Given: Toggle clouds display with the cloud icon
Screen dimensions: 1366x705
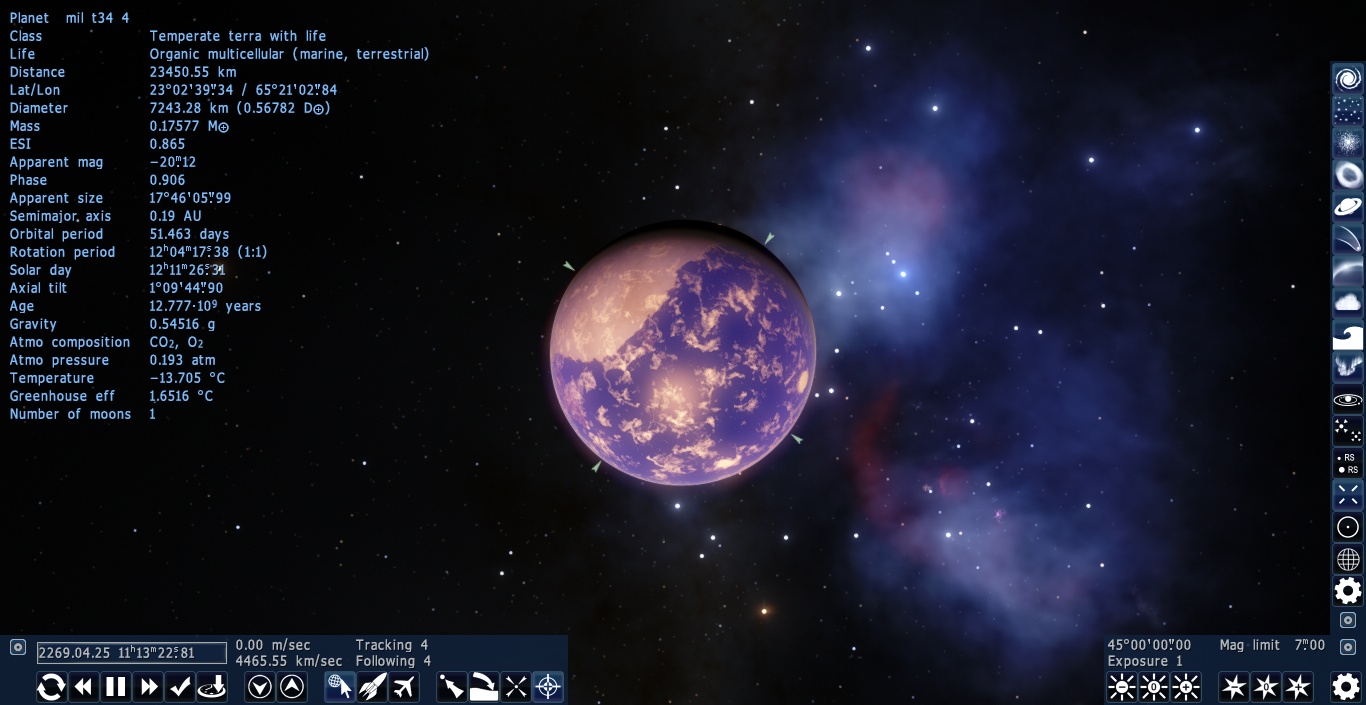Looking at the screenshot, I should [1348, 303].
